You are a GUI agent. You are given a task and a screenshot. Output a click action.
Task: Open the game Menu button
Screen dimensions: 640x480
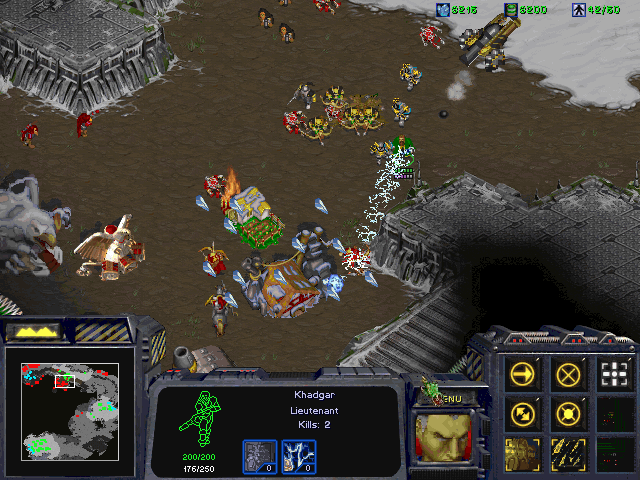[452, 398]
